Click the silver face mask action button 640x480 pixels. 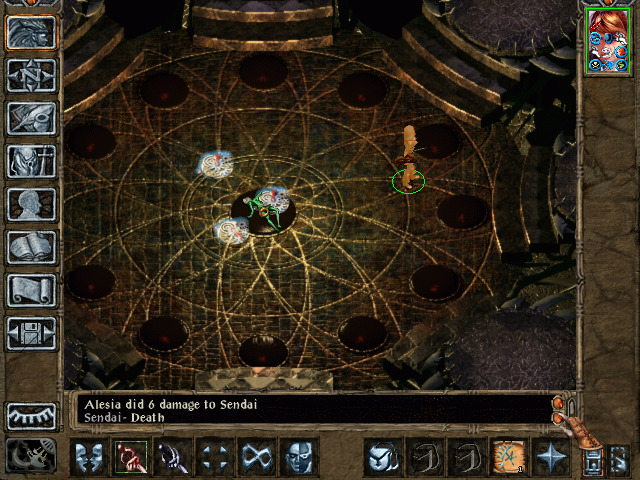(299, 457)
